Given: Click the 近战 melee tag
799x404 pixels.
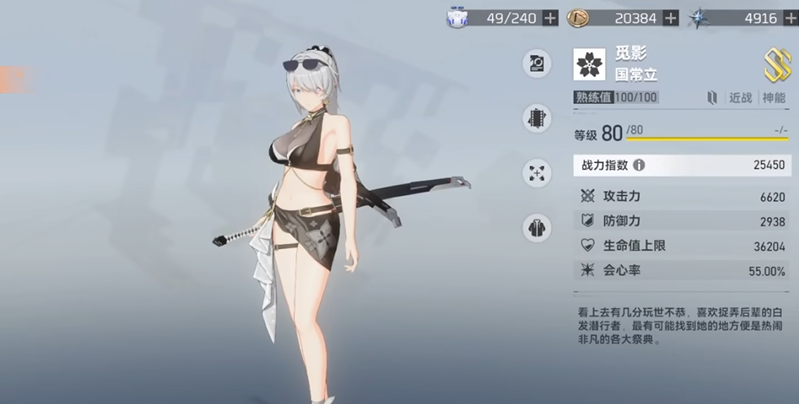Looking at the screenshot, I should tap(740, 97).
